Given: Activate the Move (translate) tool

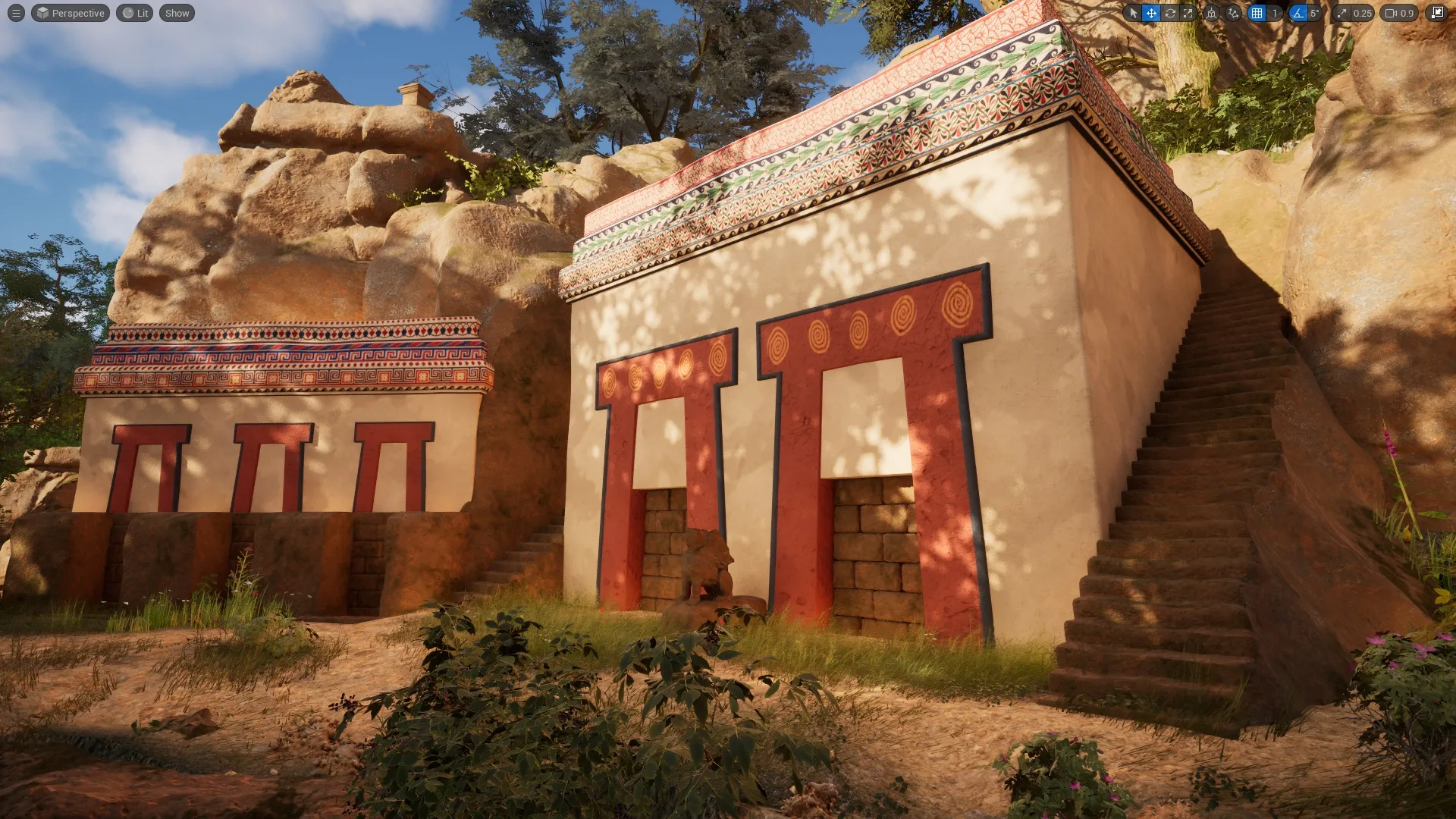Looking at the screenshot, I should (1153, 13).
